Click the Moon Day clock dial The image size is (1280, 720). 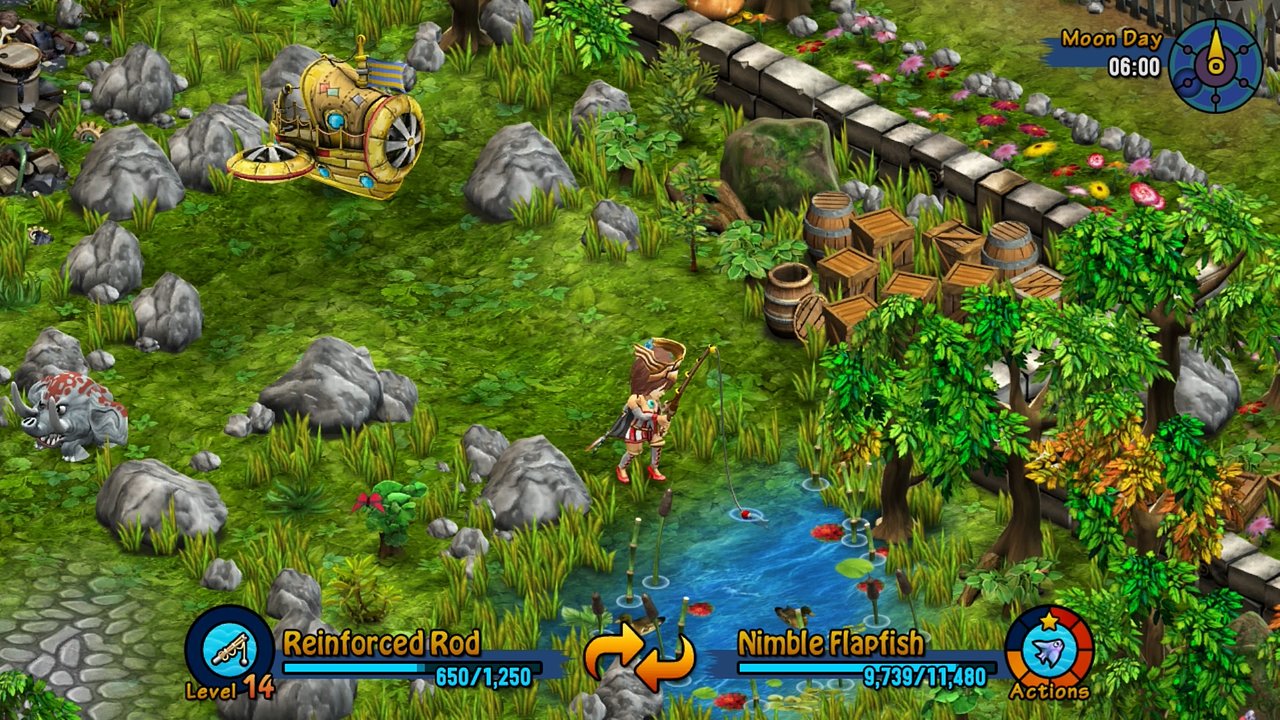tap(1215, 63)
